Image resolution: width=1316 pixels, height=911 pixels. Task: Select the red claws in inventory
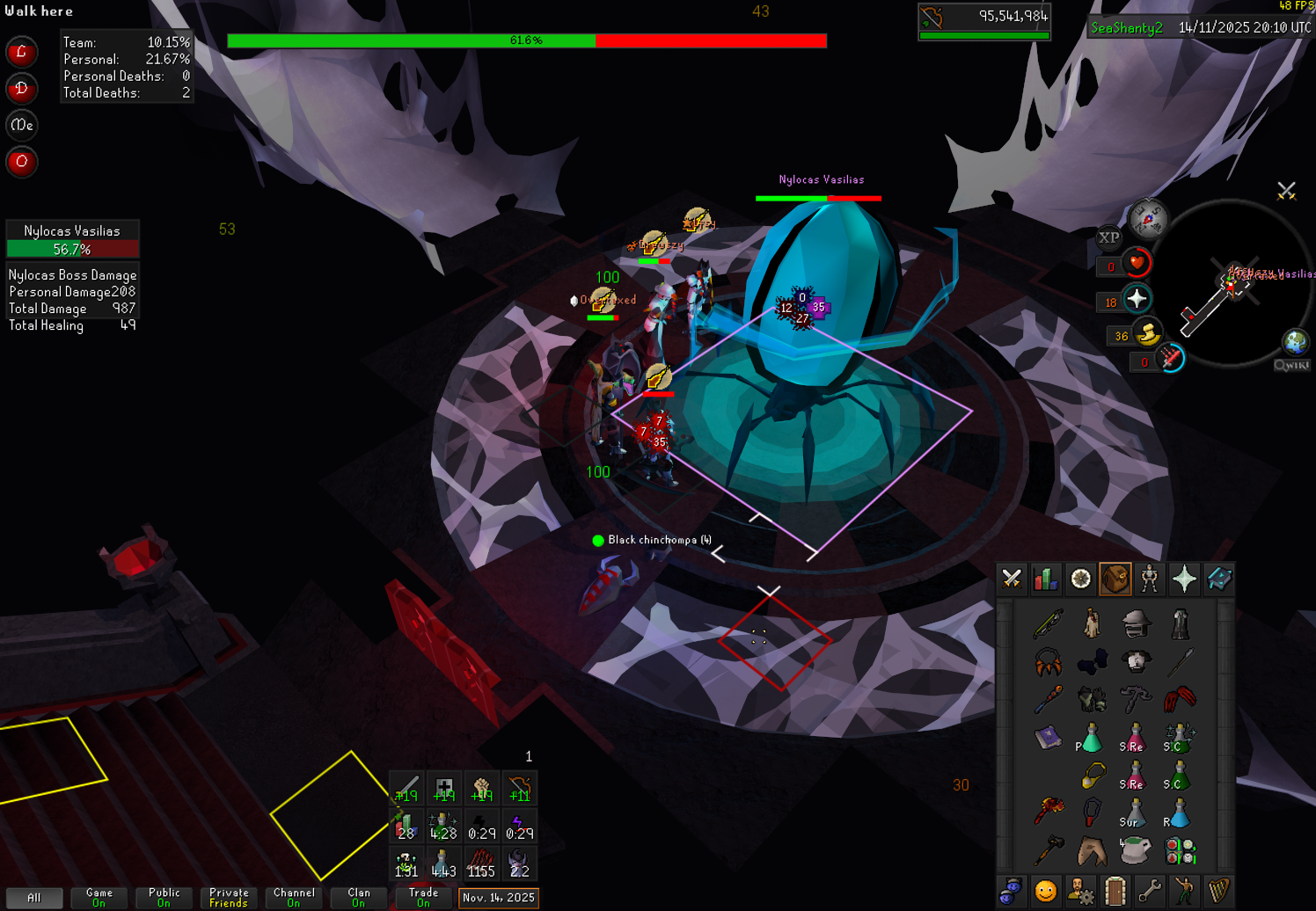click(x=1180, y=699)
